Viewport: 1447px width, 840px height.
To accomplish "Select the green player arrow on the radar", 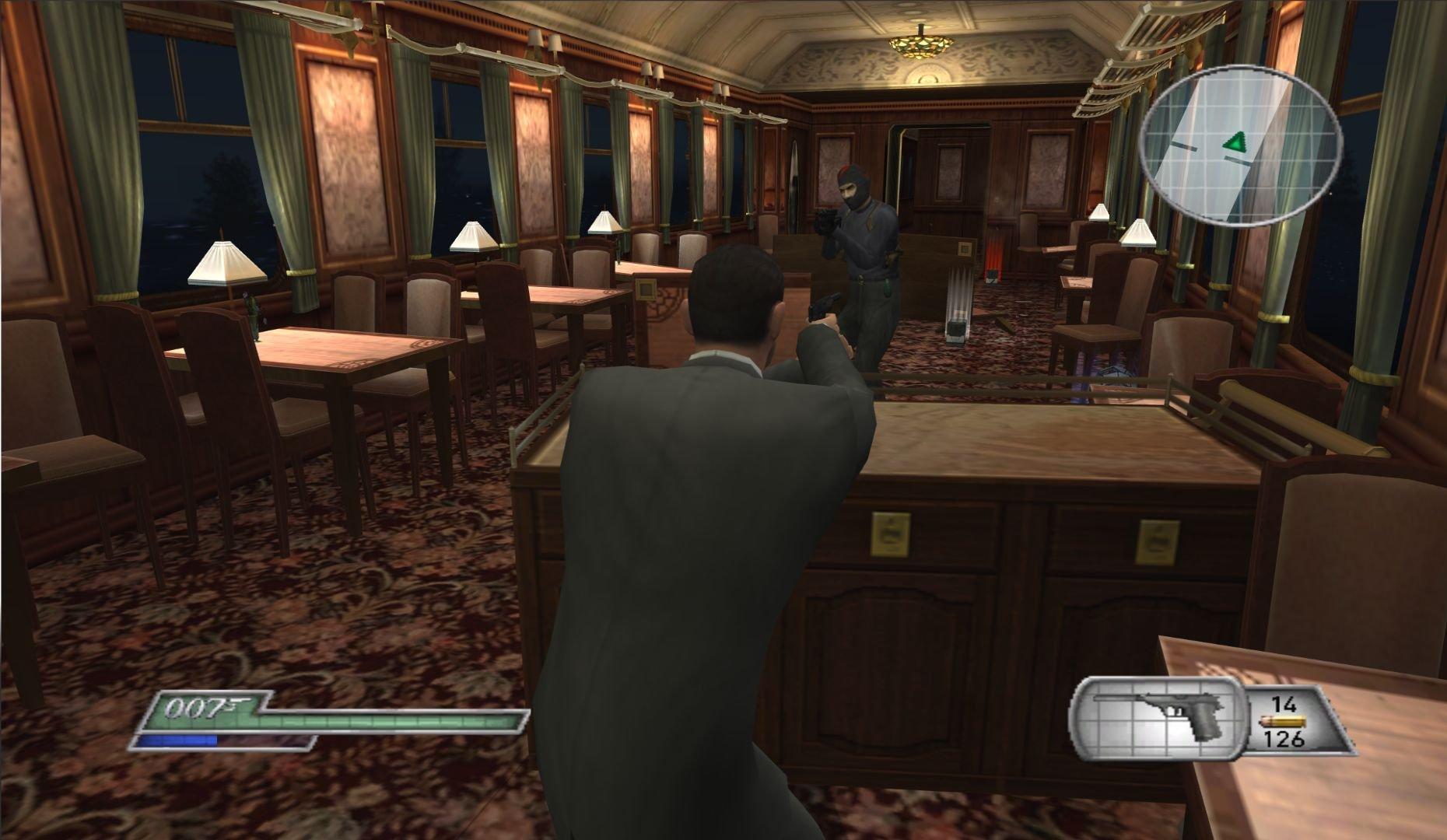I will 1235,142.
